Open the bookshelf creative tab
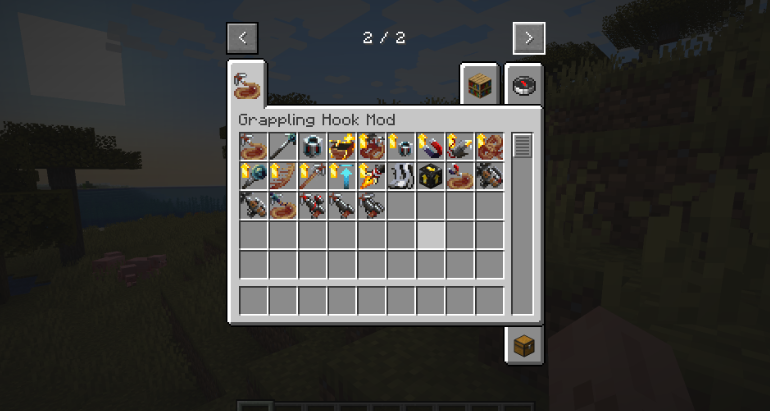This screenshot has height=411, width=770. (x=479, y=85)
